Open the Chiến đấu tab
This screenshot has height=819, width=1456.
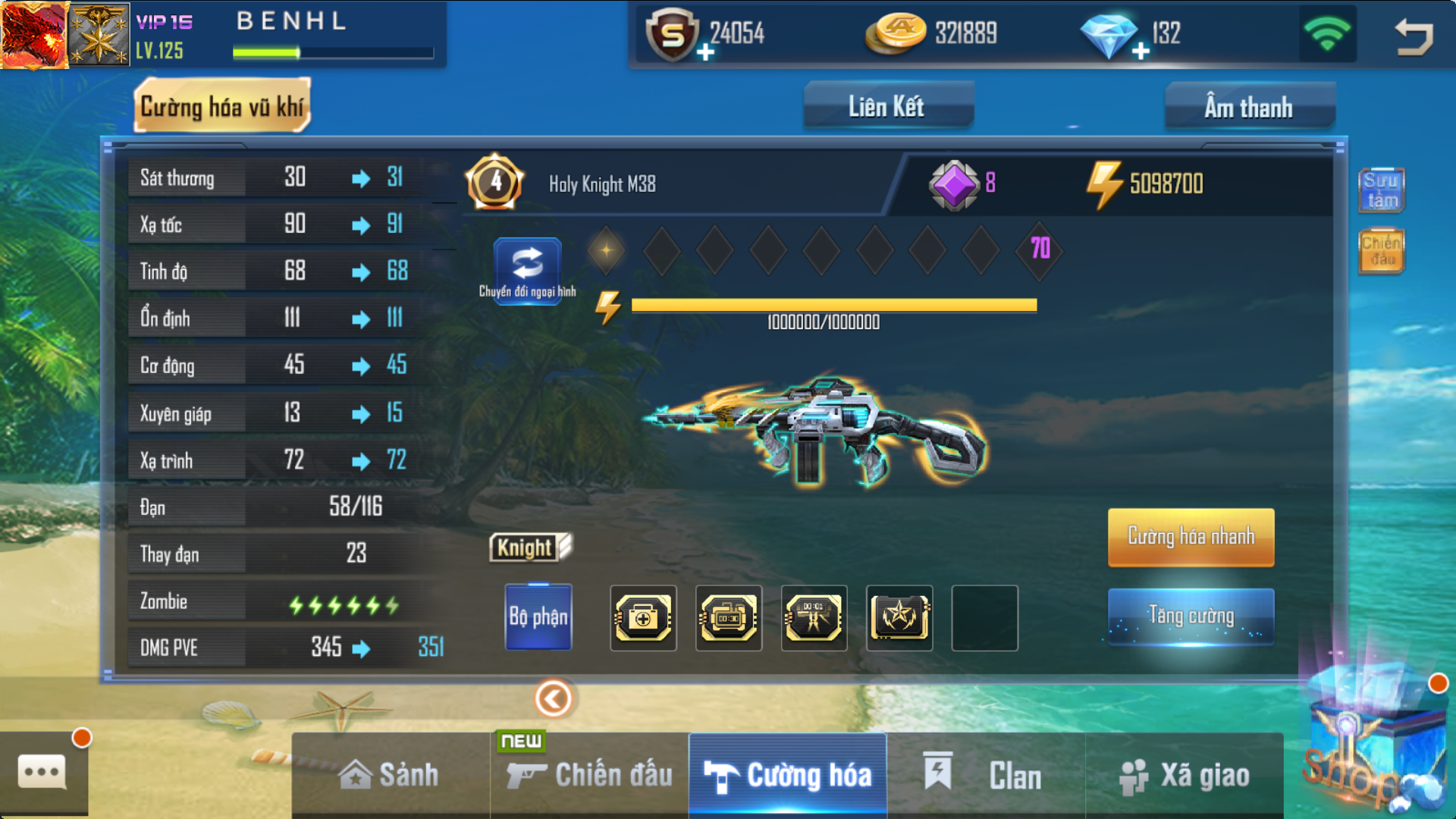(x=590, y=775)
